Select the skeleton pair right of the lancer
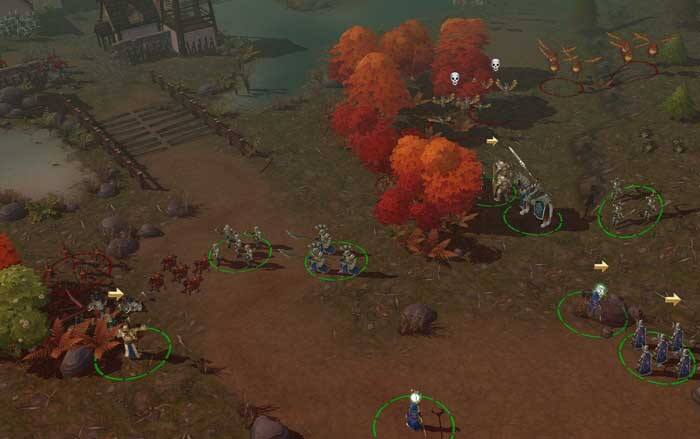Image resolution: width=700 pixels, height=439 pixels. point(631,206)
